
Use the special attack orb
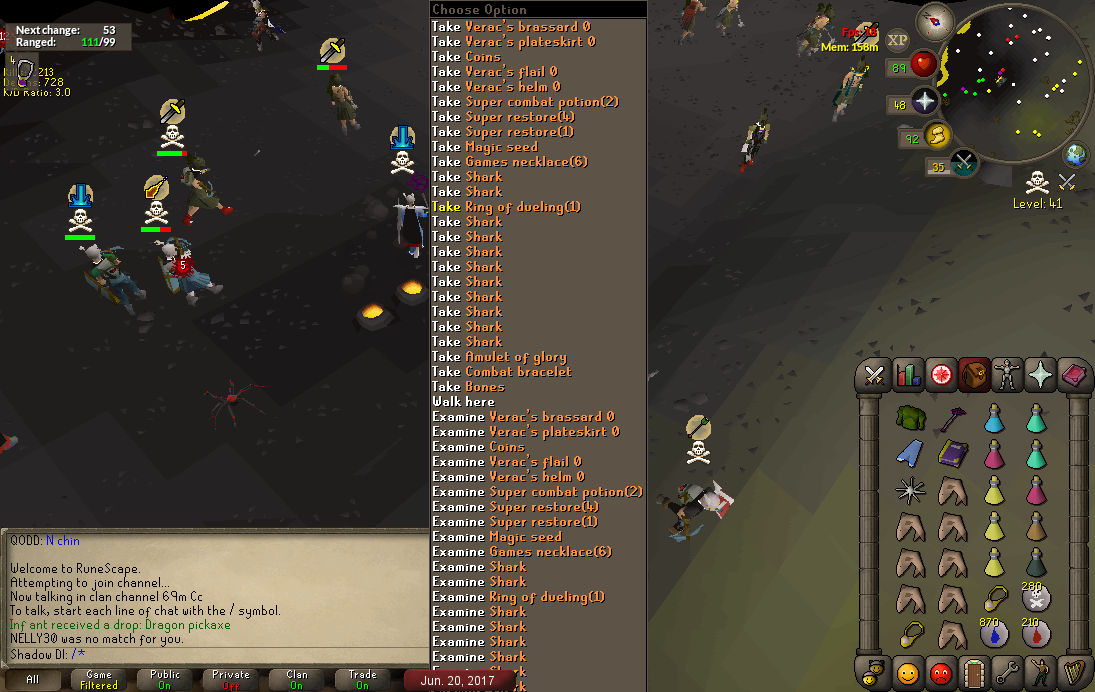point(963,162)
